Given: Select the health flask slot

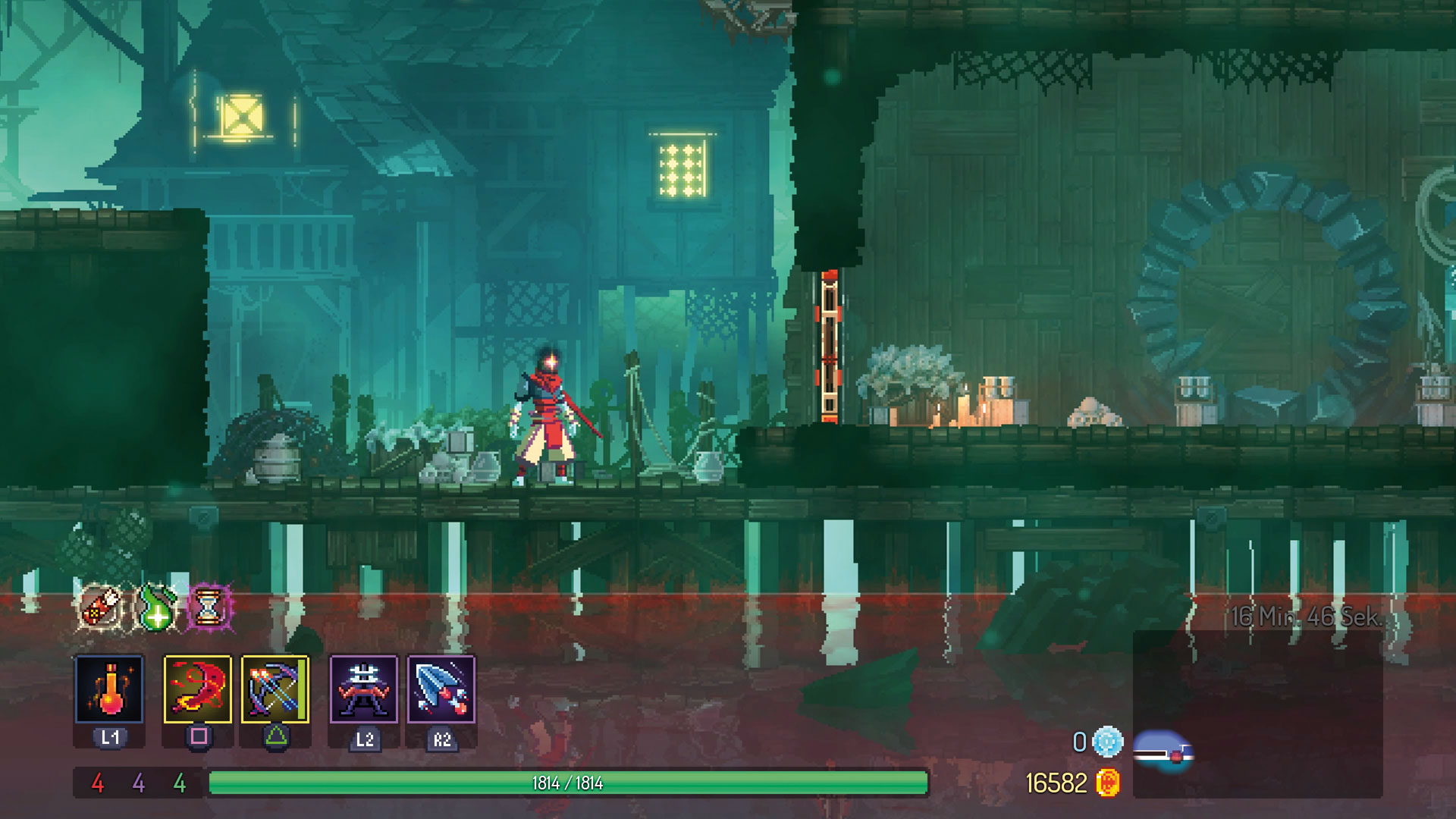Looking at the screenshot, I should coord(109,689).
